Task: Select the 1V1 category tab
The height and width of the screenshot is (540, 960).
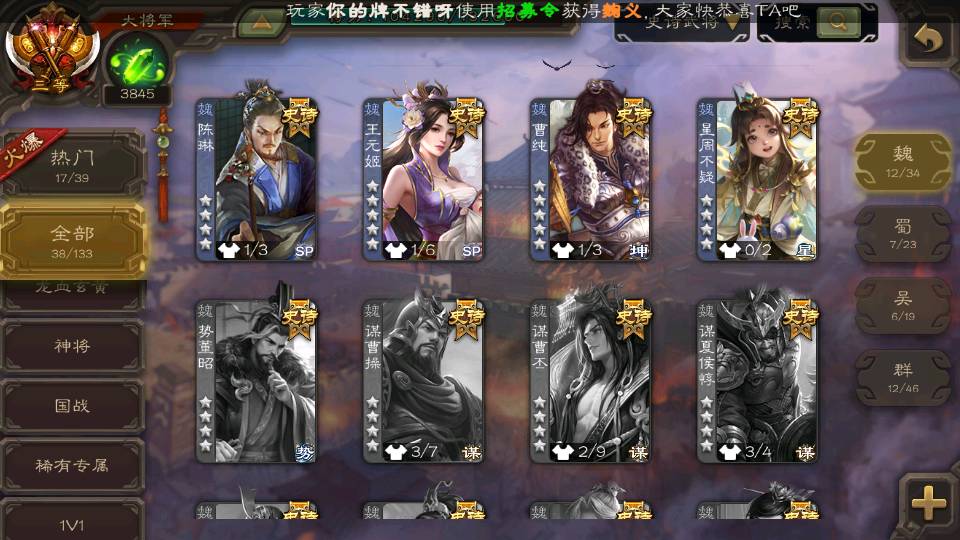Action: click(73, 522)
